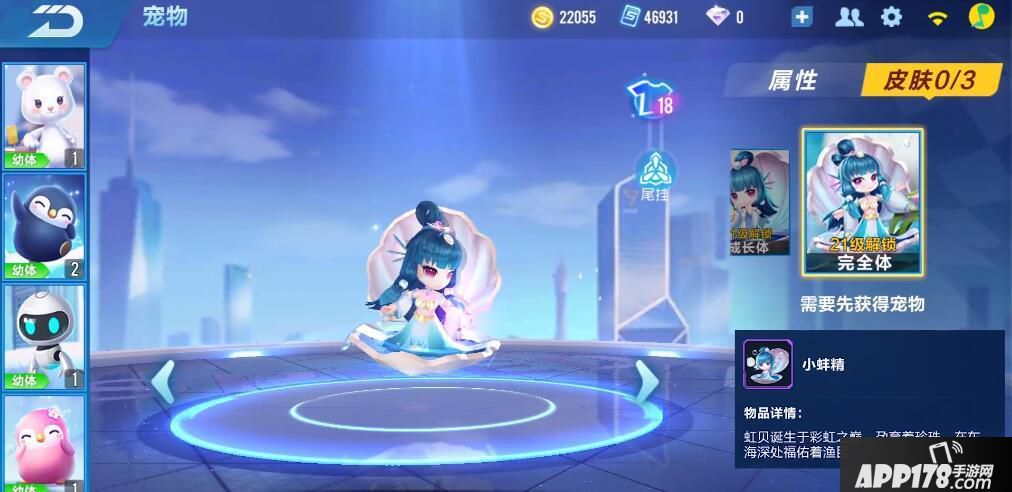This screenshot has height=492, width=1012.
Task: Open the friends list icon
Action: coord(848,17)
